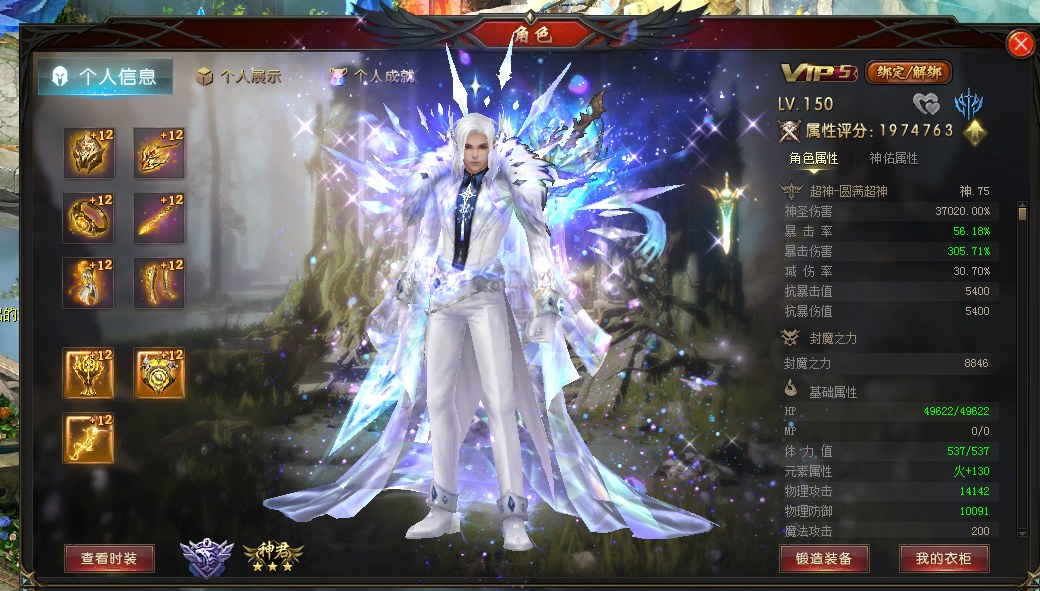Viewport: 1040px width, 591px height.
Task: Select the 角色属性 attributes tab
Action: click(x=813, y=158)
